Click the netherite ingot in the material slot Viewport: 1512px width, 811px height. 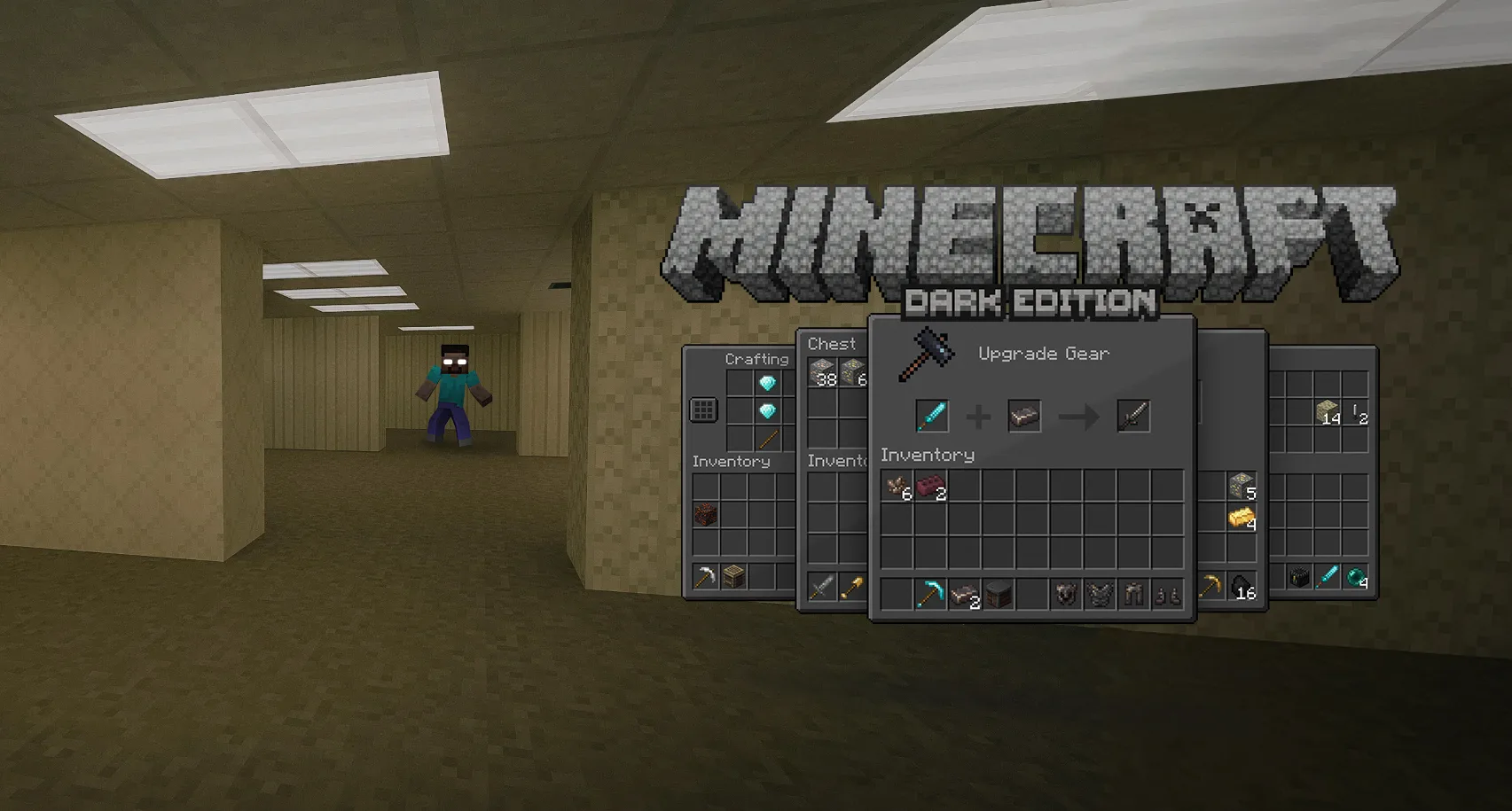tap(1023, 416)
